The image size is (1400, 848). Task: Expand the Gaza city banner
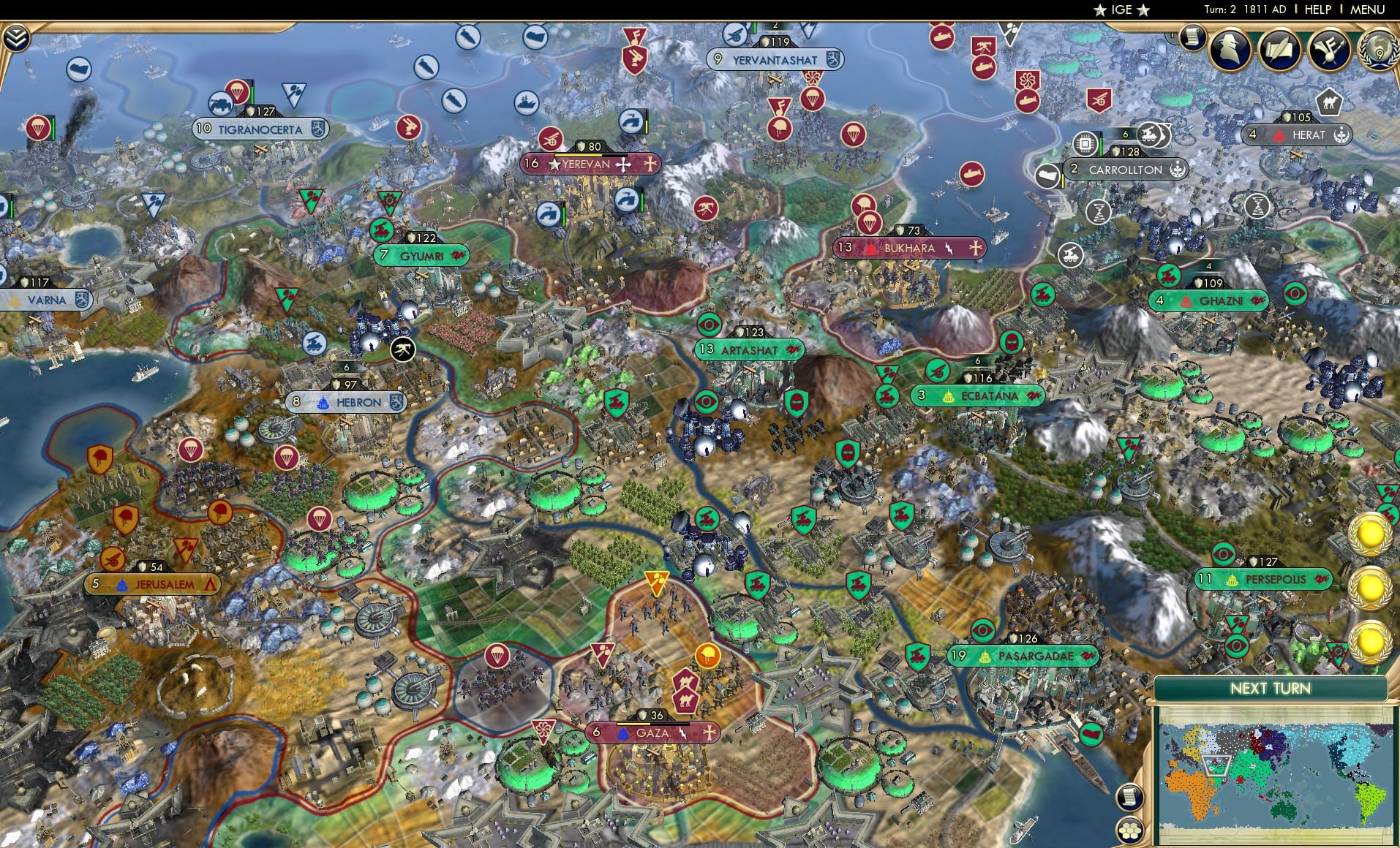pos(651,731)
